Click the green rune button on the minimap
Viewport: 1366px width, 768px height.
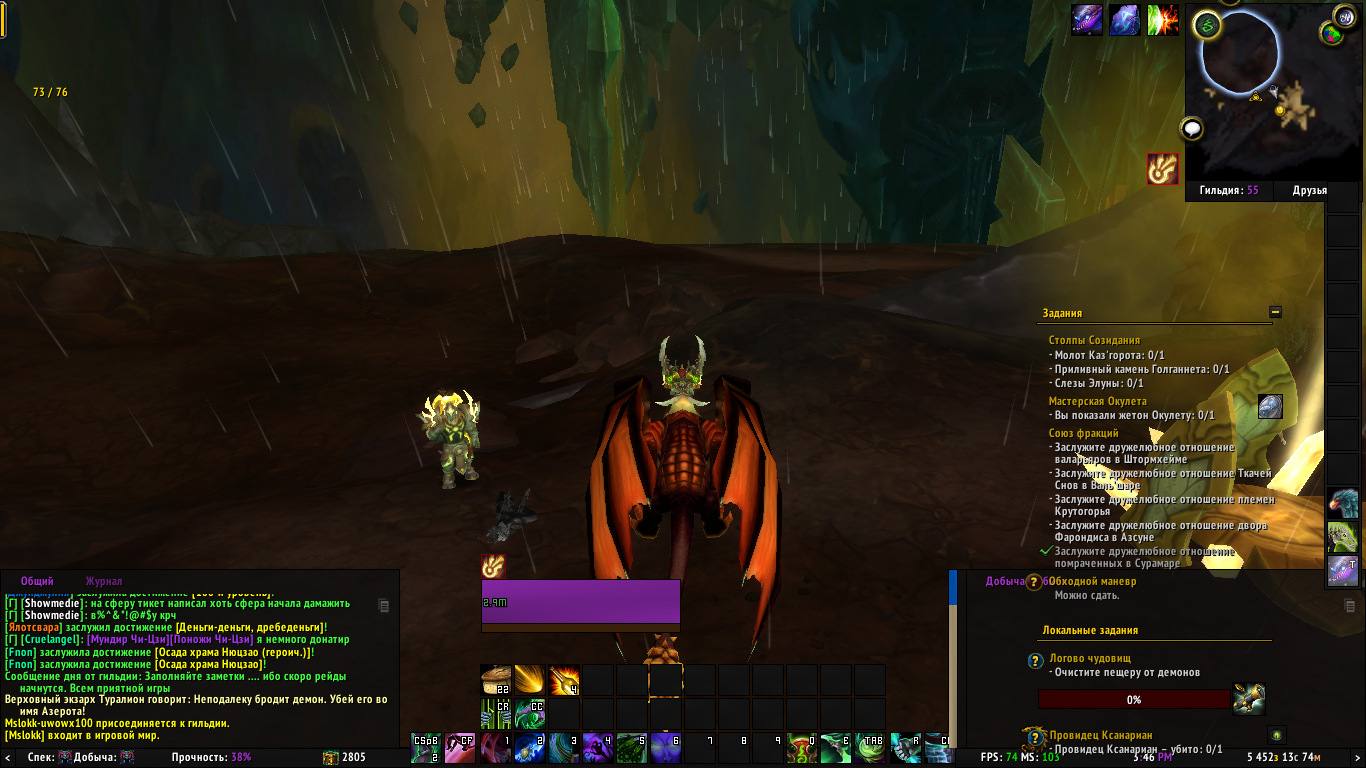(x=1209, y=27)
